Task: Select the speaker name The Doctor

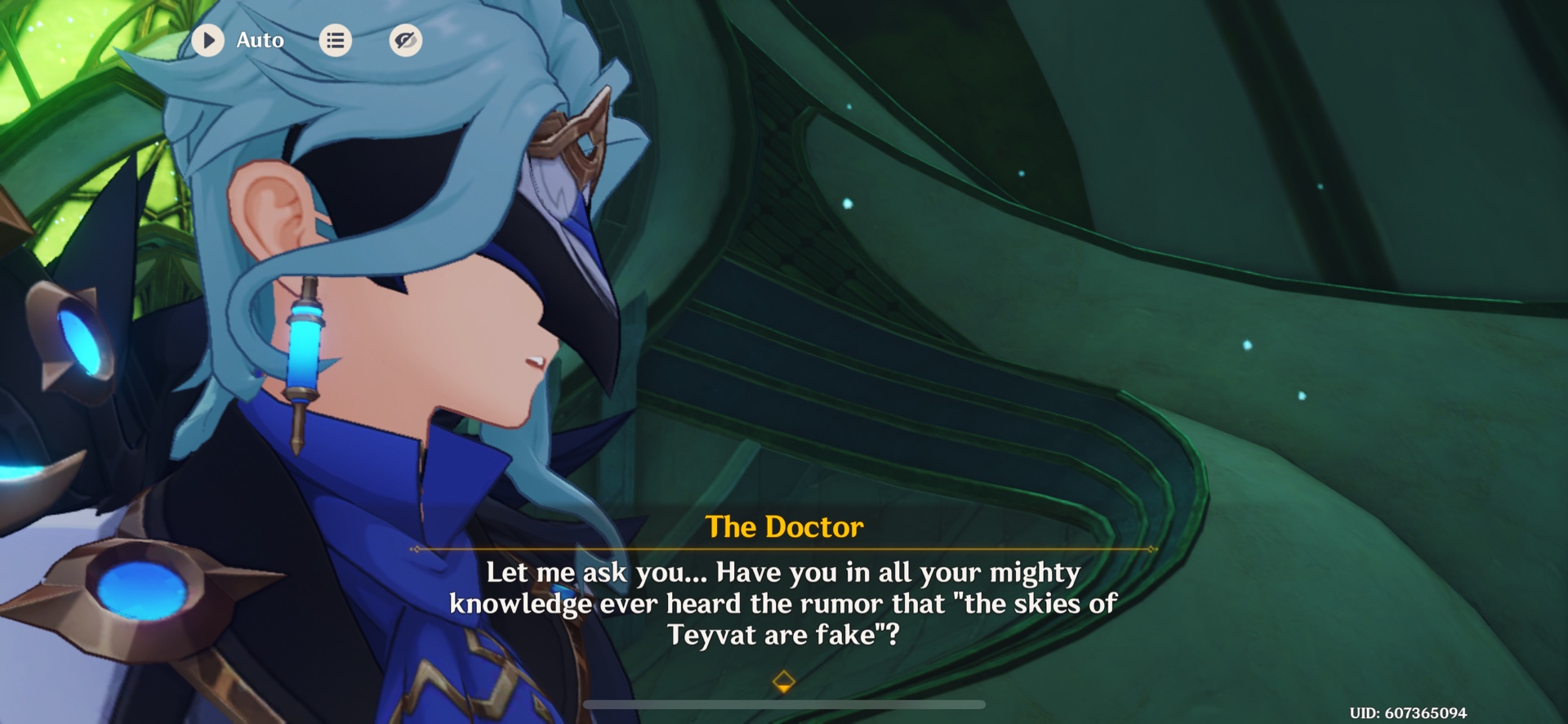Action: pos(784,527)
